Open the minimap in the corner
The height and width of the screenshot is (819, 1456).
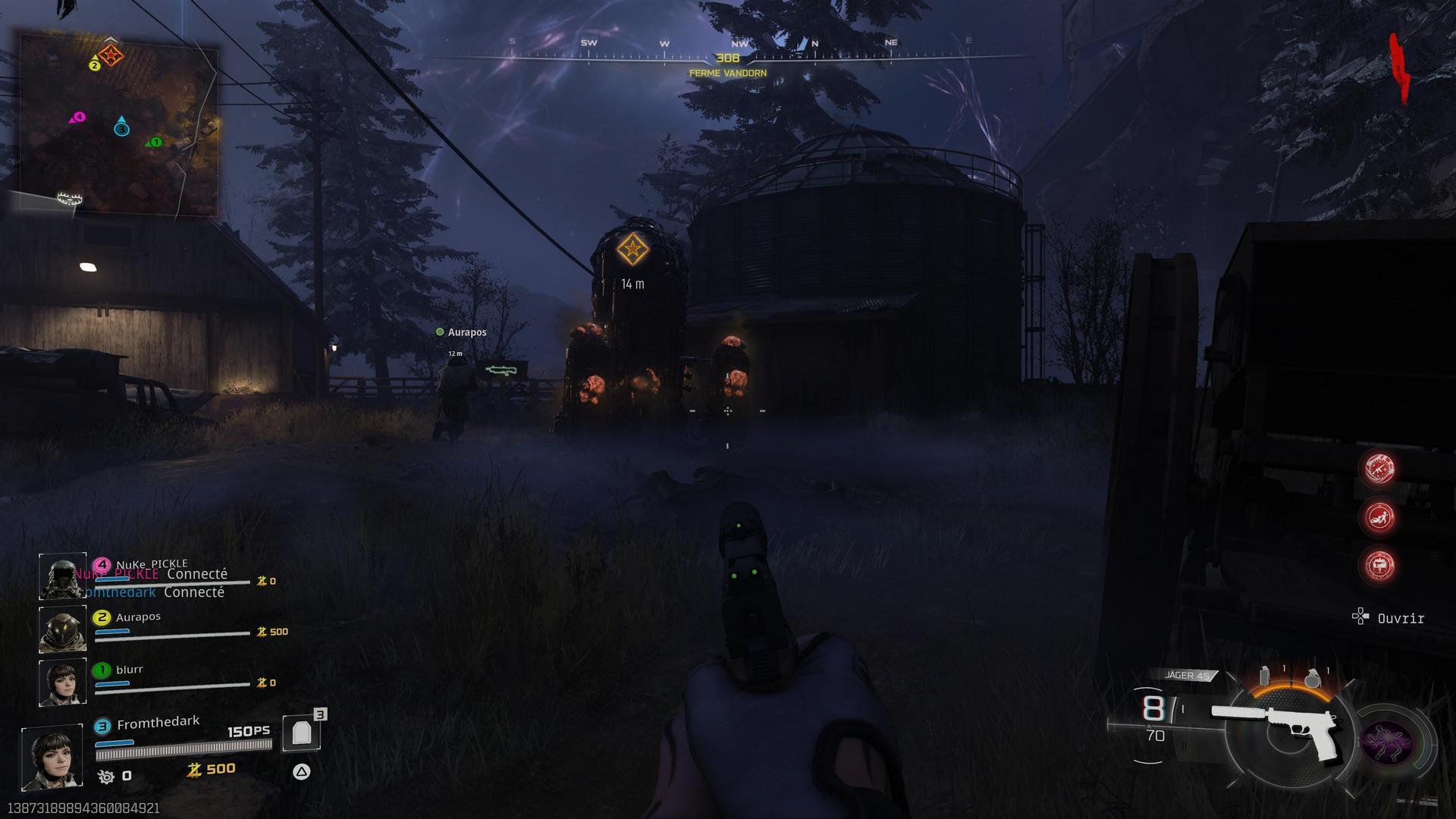point(119,125)
